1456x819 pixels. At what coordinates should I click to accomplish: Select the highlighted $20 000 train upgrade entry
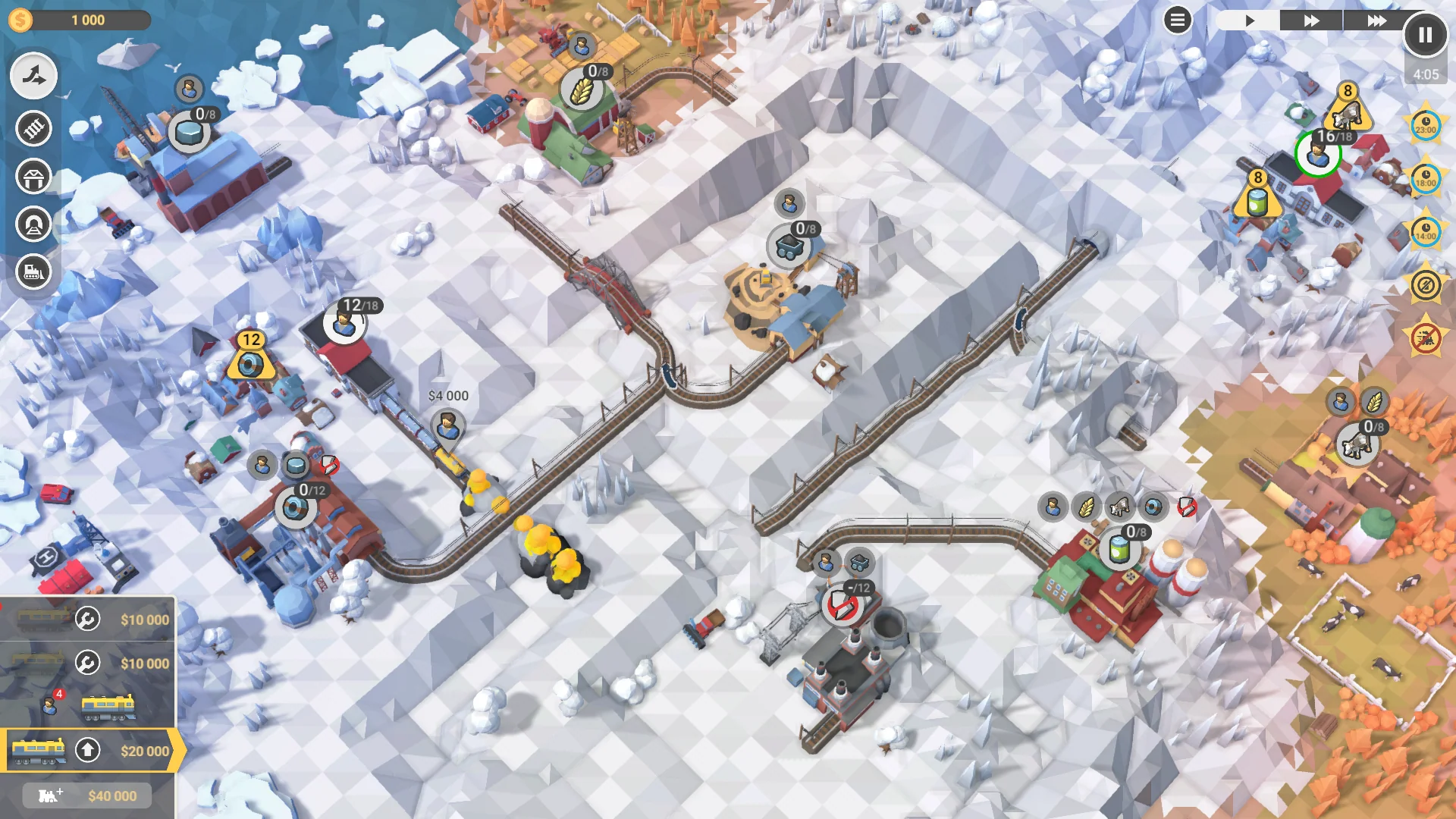click(x=87, y=749)
